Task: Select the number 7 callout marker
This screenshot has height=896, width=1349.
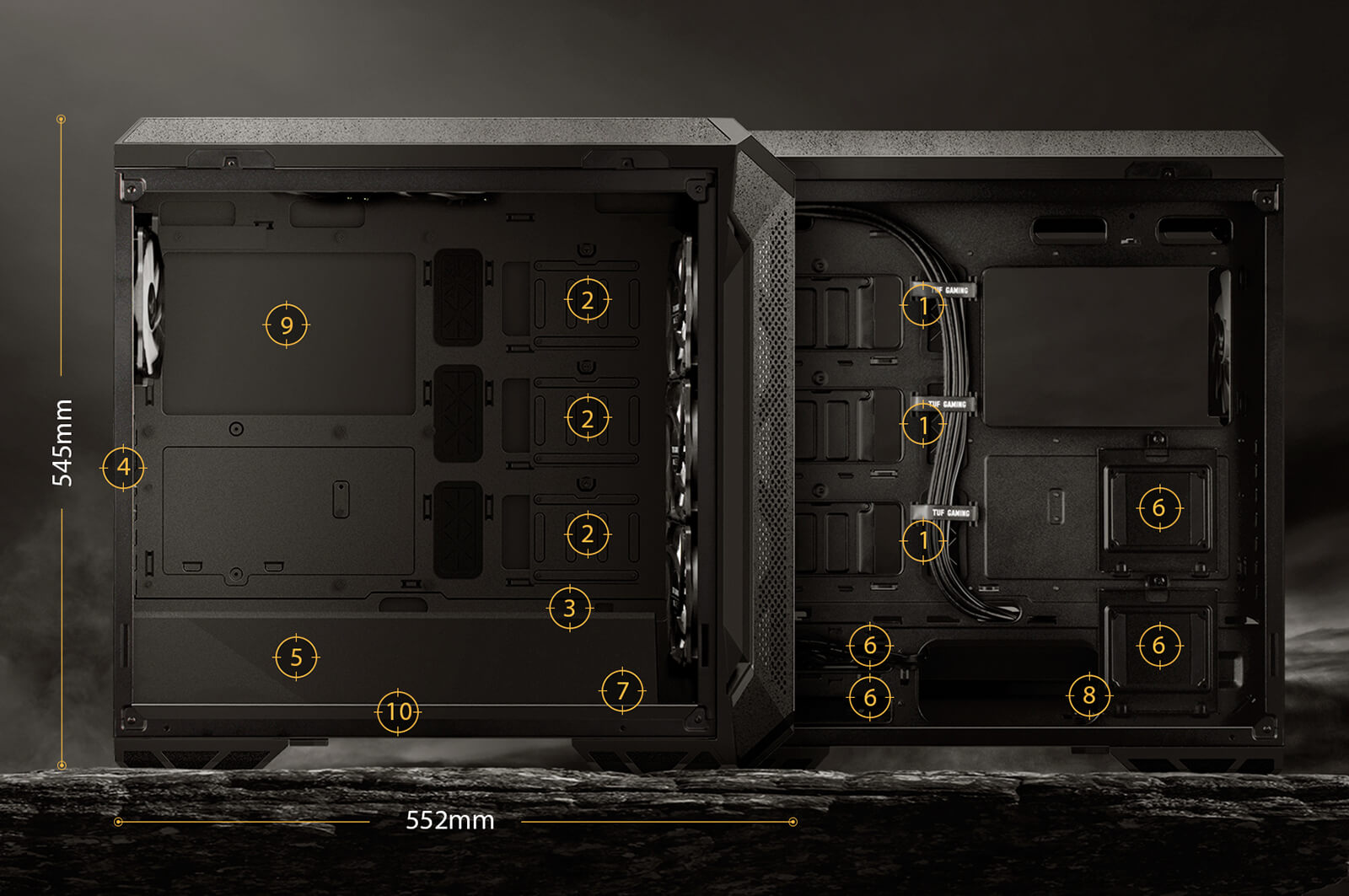Action: pos(622,691)
